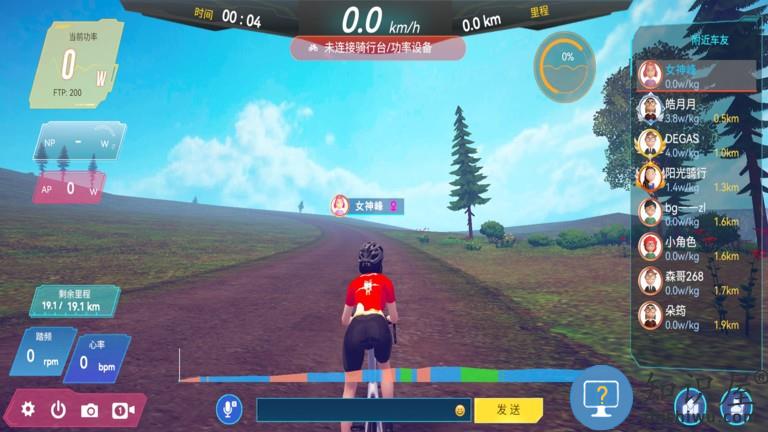This screenshot has width=768, height=432.
Task: Select rider 小角色 in nearby list
Action: coord(690,248)
